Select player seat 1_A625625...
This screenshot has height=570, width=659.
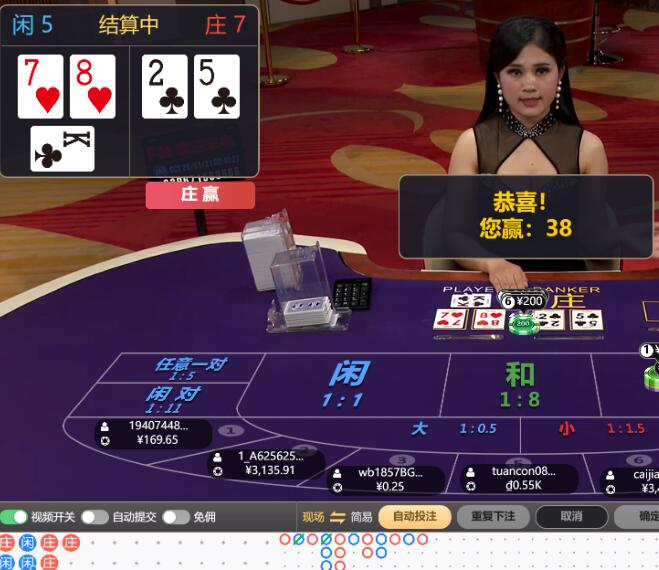268,463
